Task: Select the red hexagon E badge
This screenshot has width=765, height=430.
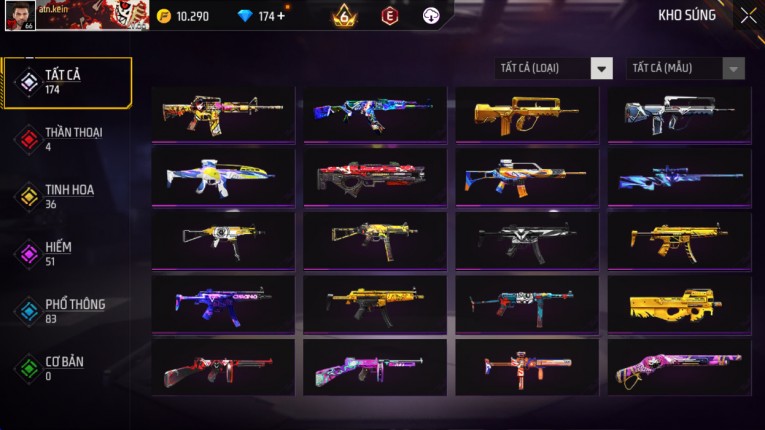Action: coord(389,16)
